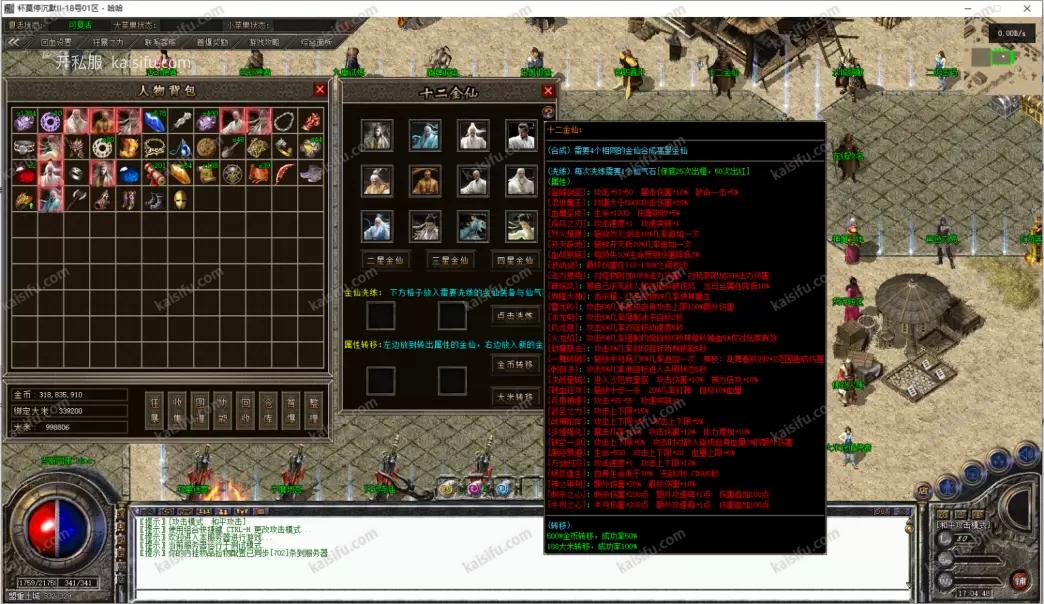The width and height of the screenshot is (1044, 604).
Task: Open the 回血设置 menu tab
Action: [56, 42]
